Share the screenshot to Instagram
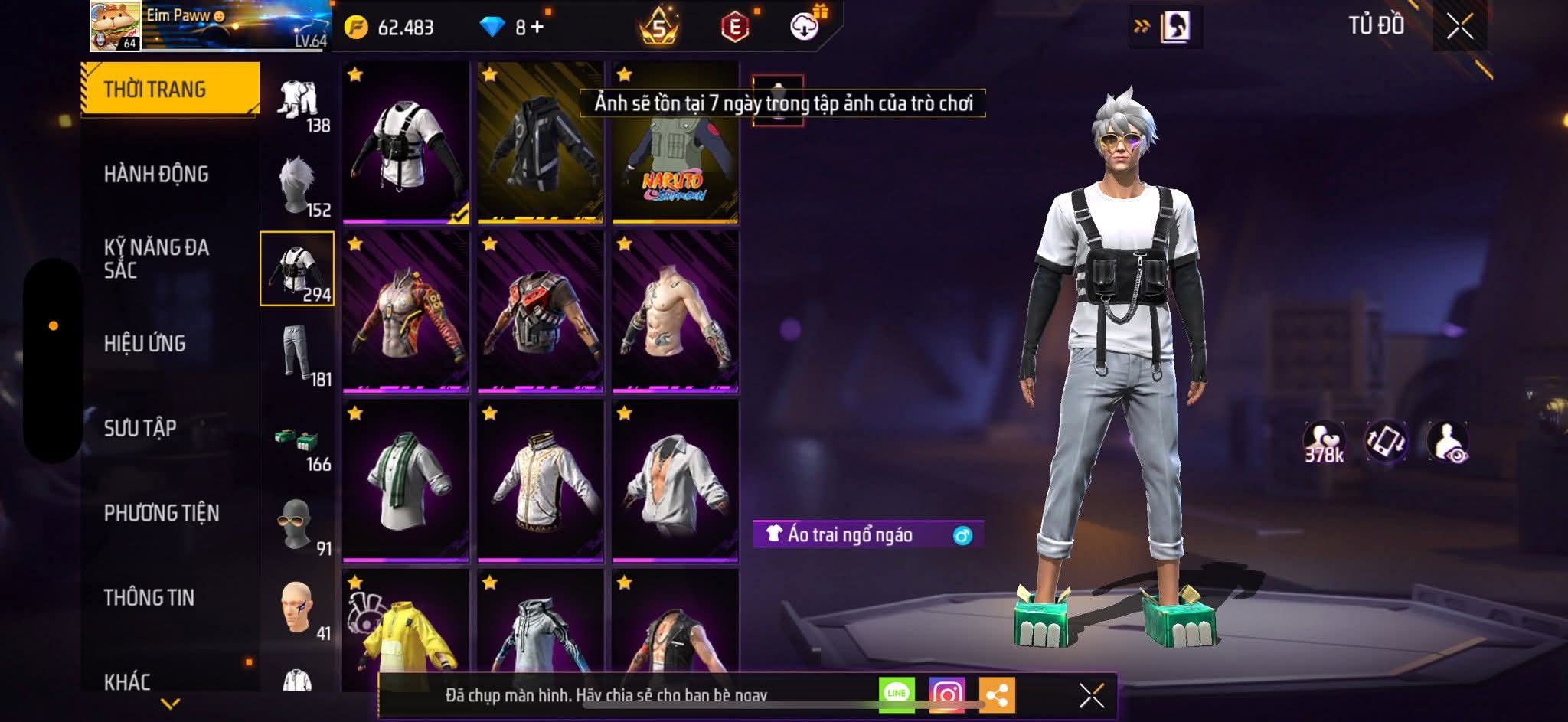 [x=946, y=694]
